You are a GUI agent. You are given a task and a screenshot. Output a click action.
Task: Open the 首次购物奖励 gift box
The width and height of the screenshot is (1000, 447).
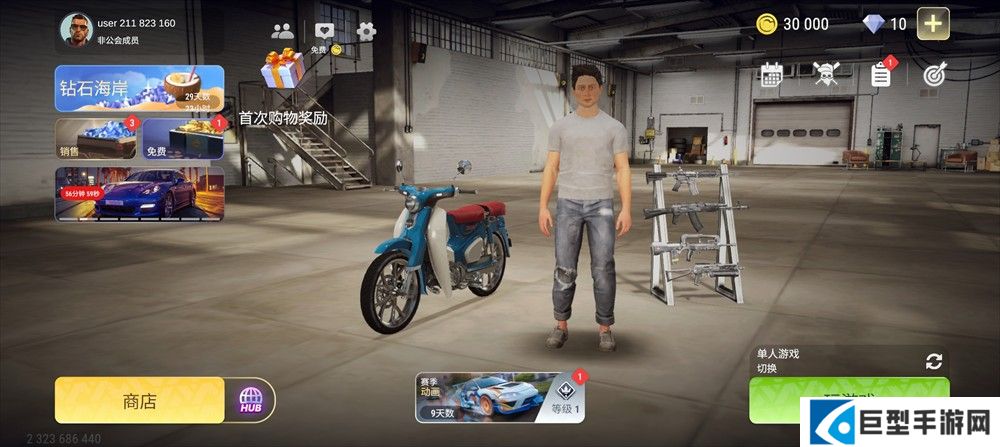pos(283,71)
